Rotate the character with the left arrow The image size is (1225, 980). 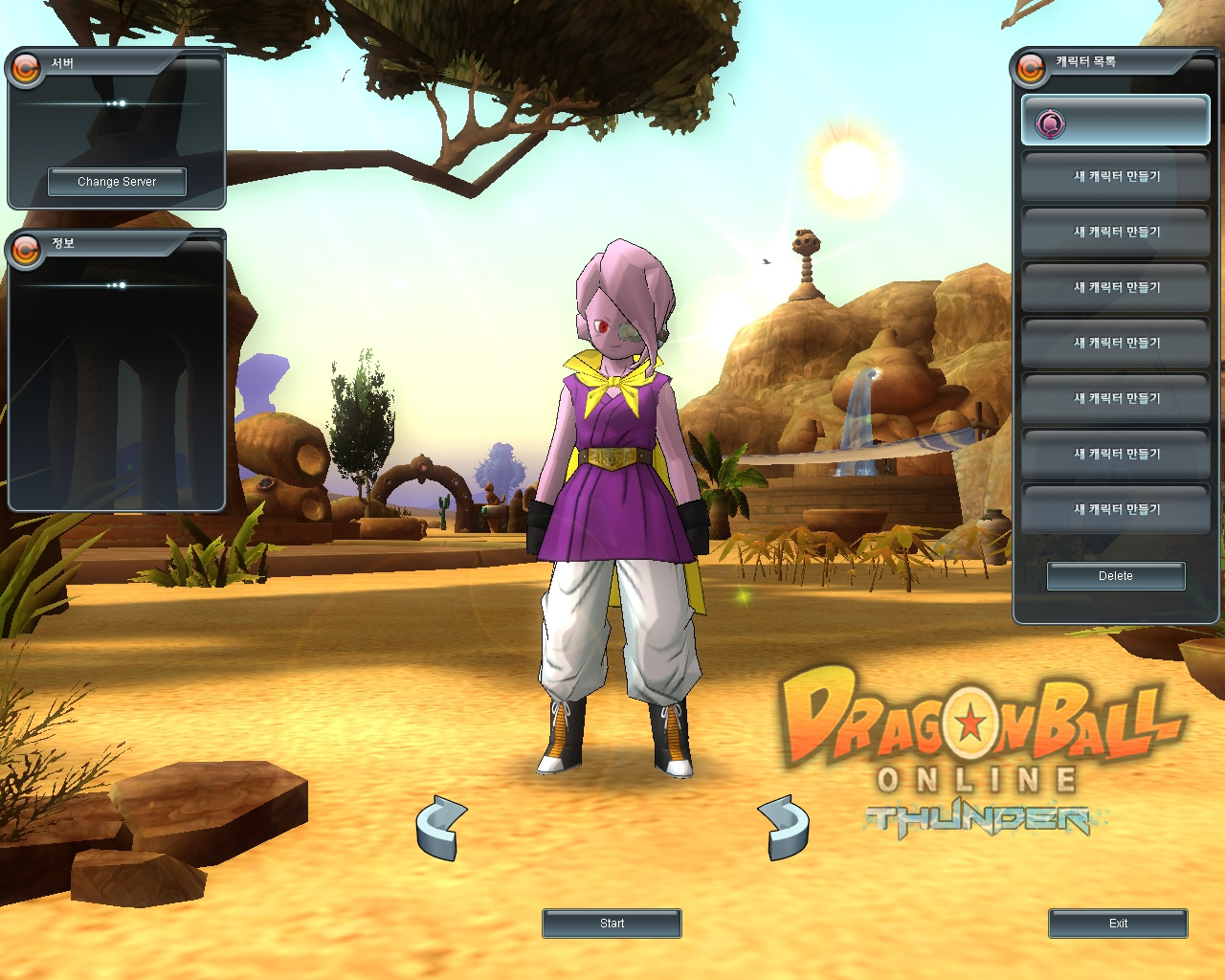[441, 827]
